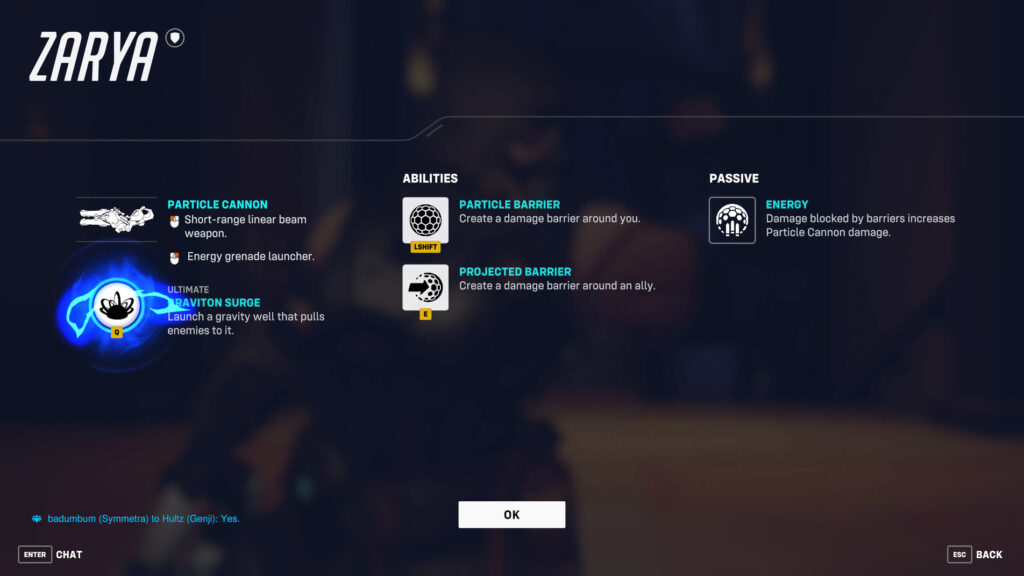This screenshot has width=1024, height=576.
Task: Select the Particle Barrier ability icon
Action: (x=425, y=220)
